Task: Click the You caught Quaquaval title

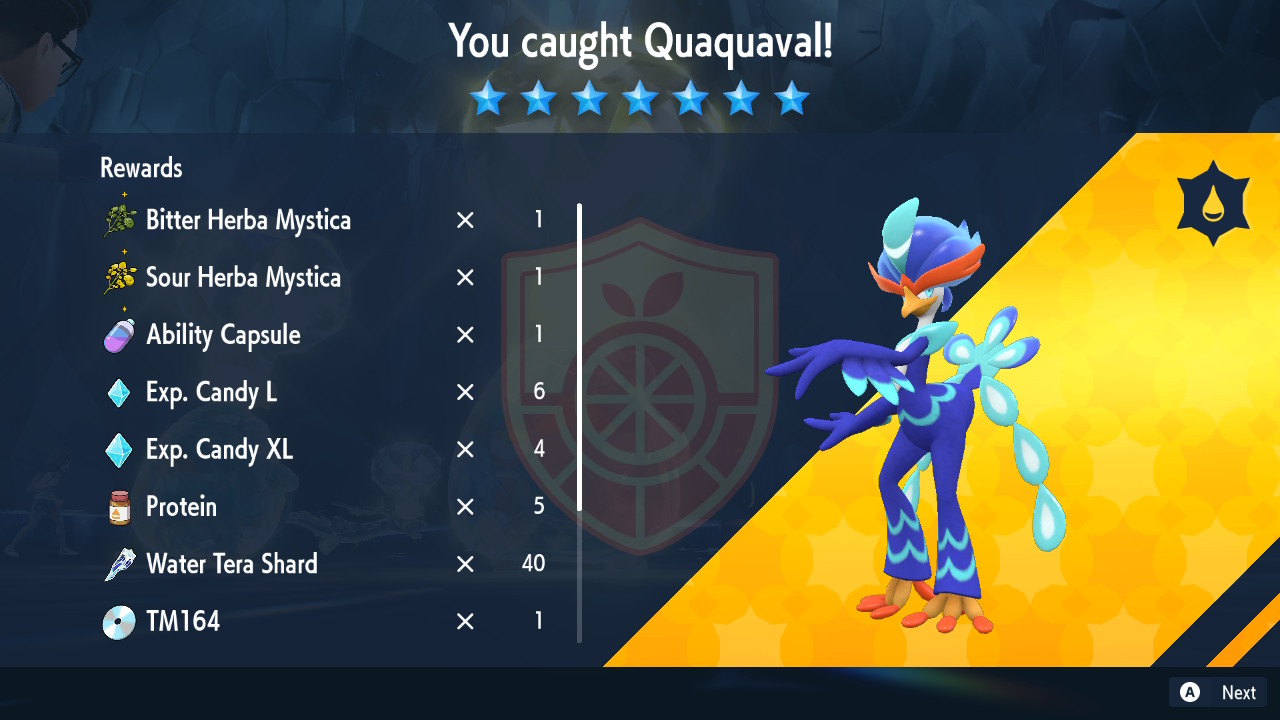Action: pyautogui.click(x=640, y=42)
